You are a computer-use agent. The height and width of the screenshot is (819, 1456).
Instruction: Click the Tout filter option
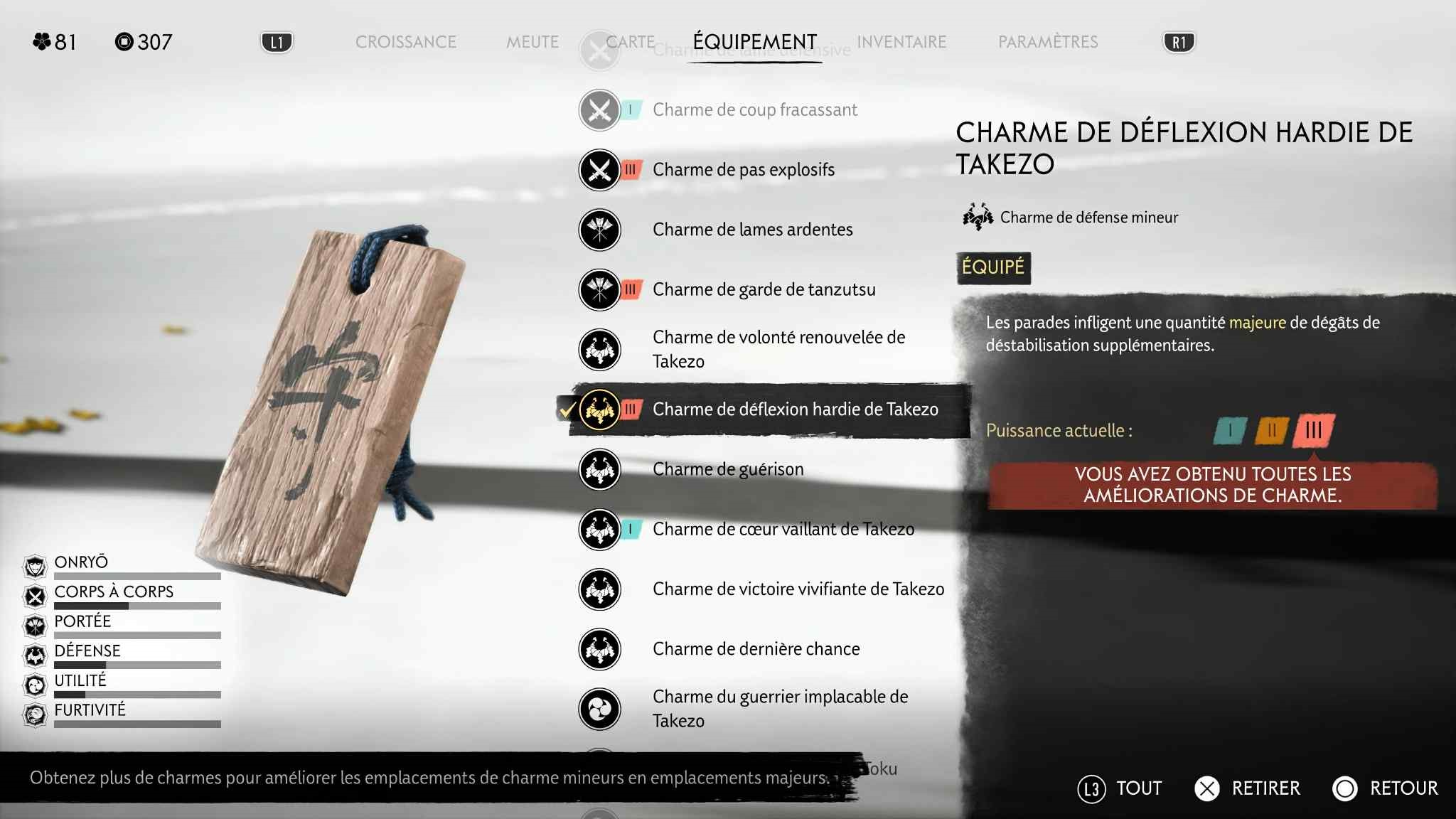tap(1120, 788)
